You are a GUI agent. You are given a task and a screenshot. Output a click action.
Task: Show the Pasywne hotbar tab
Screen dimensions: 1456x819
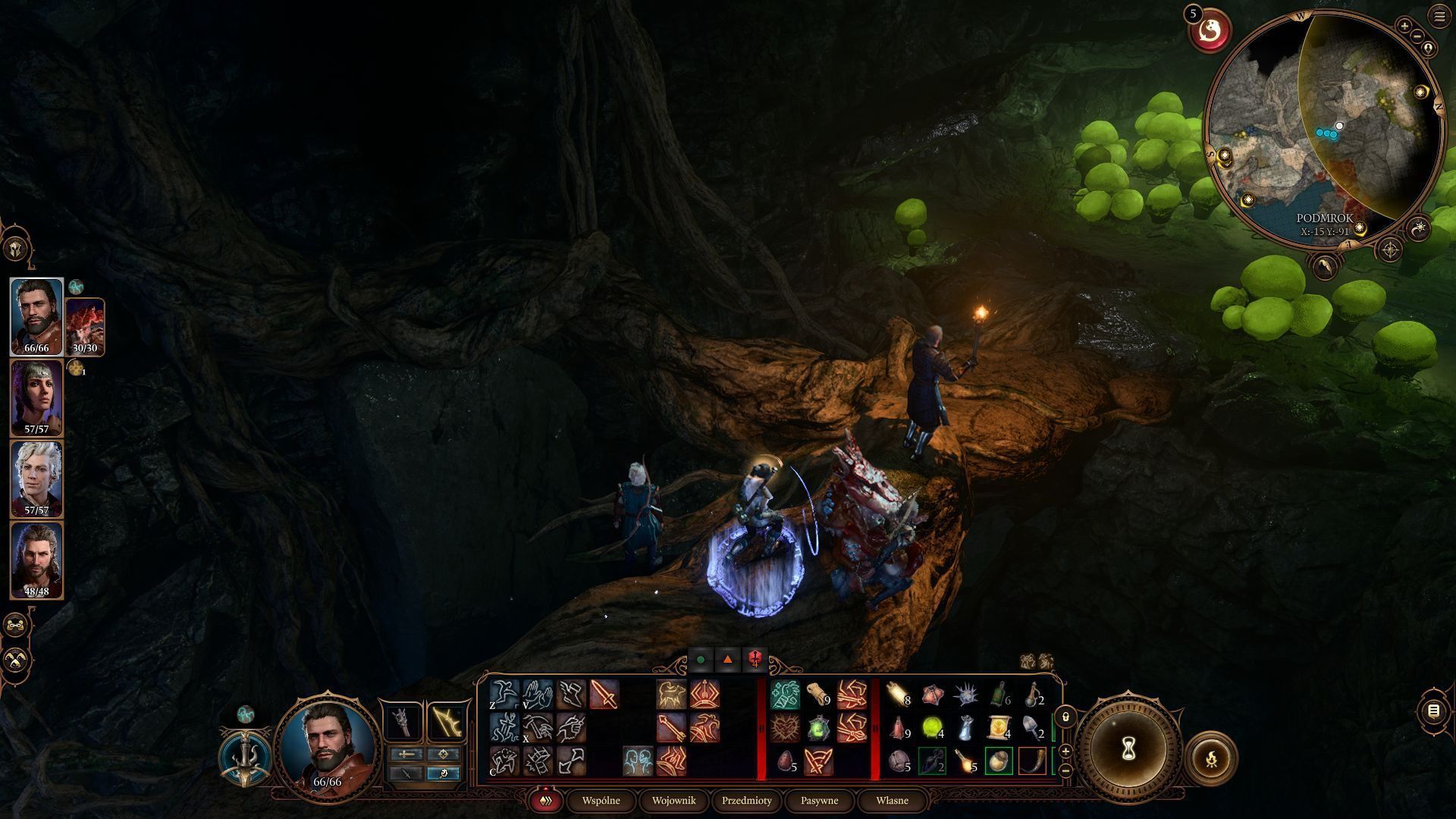click(819, 800)
